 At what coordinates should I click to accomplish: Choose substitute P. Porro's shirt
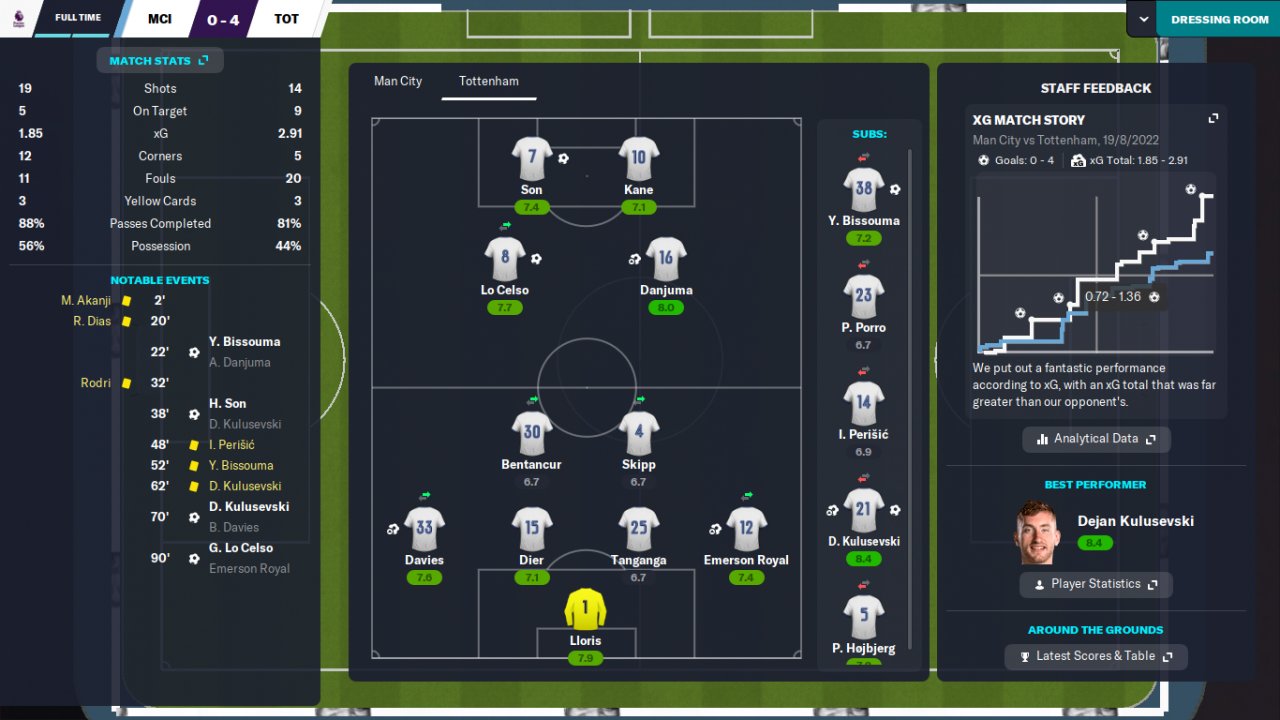[x=863, y=296]
